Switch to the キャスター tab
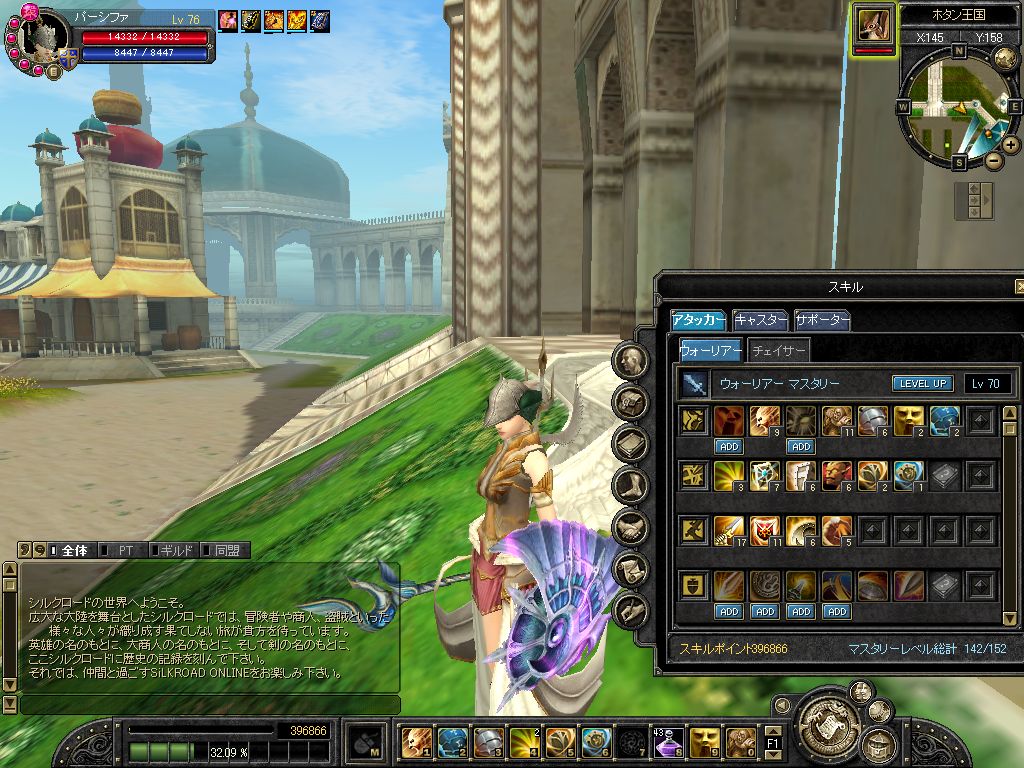The width and height of the screenshot is (1024, 768). point(760,320)
